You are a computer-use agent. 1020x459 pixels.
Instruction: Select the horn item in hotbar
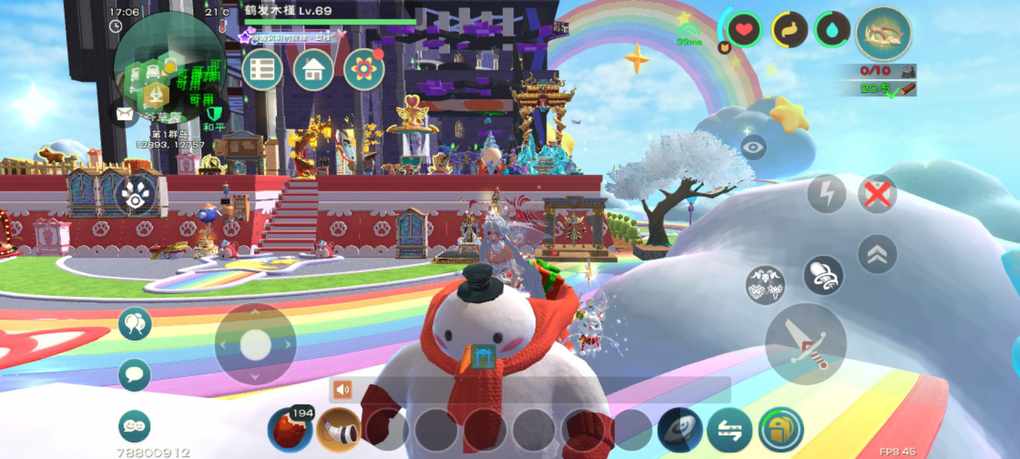(x=339, y=430)
